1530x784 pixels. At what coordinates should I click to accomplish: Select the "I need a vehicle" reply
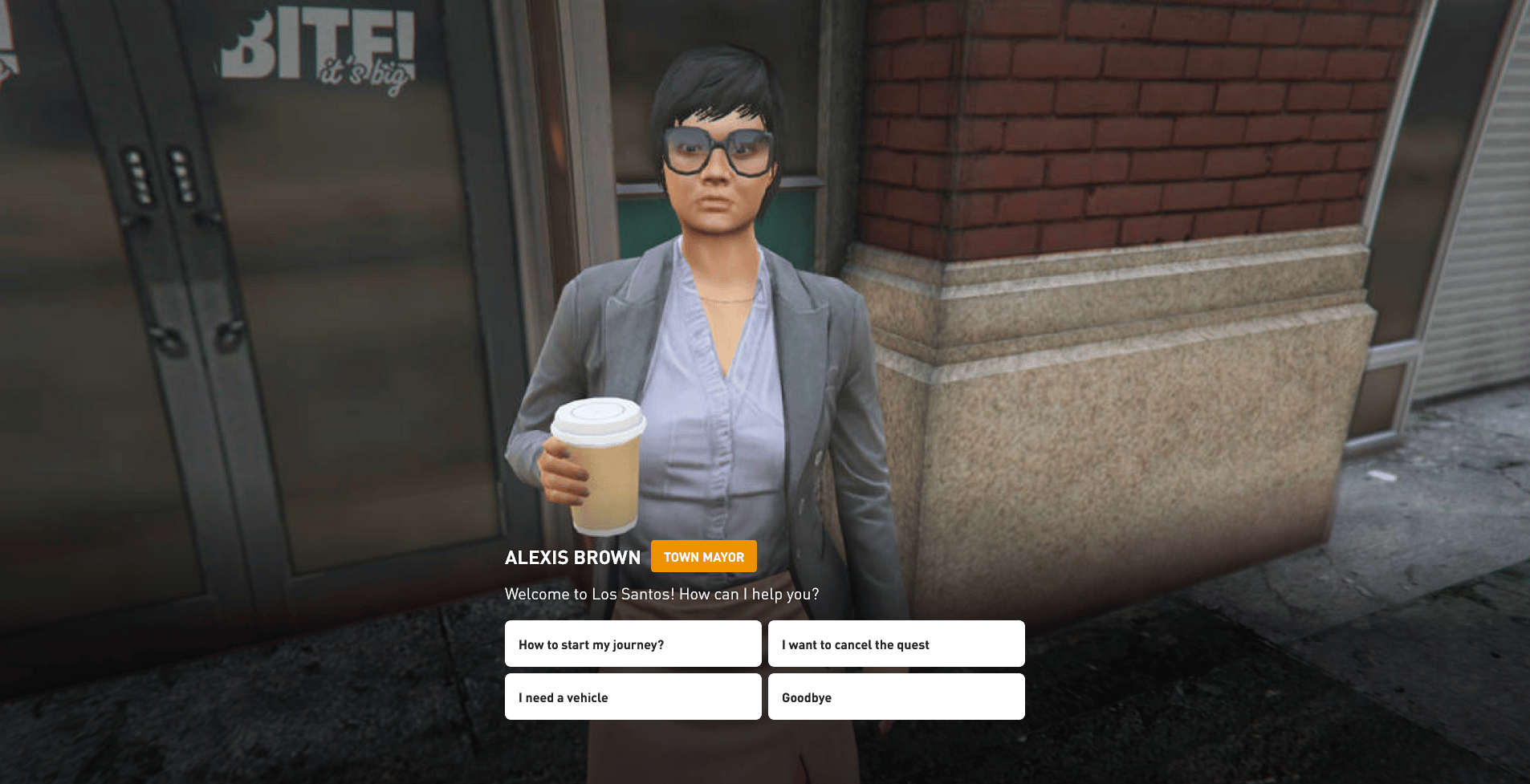click(633, 697)
